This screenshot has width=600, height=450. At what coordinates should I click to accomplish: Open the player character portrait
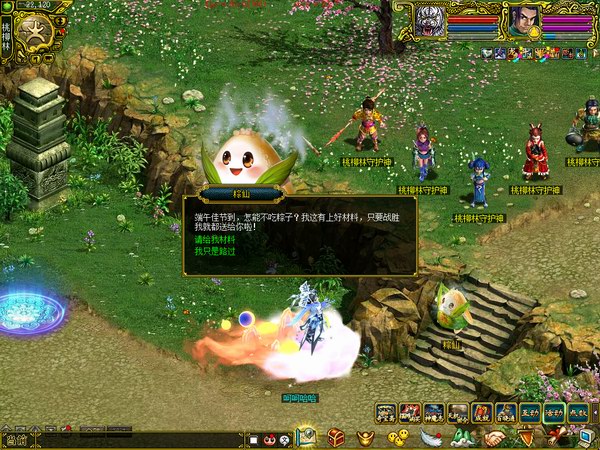point(522,19)
